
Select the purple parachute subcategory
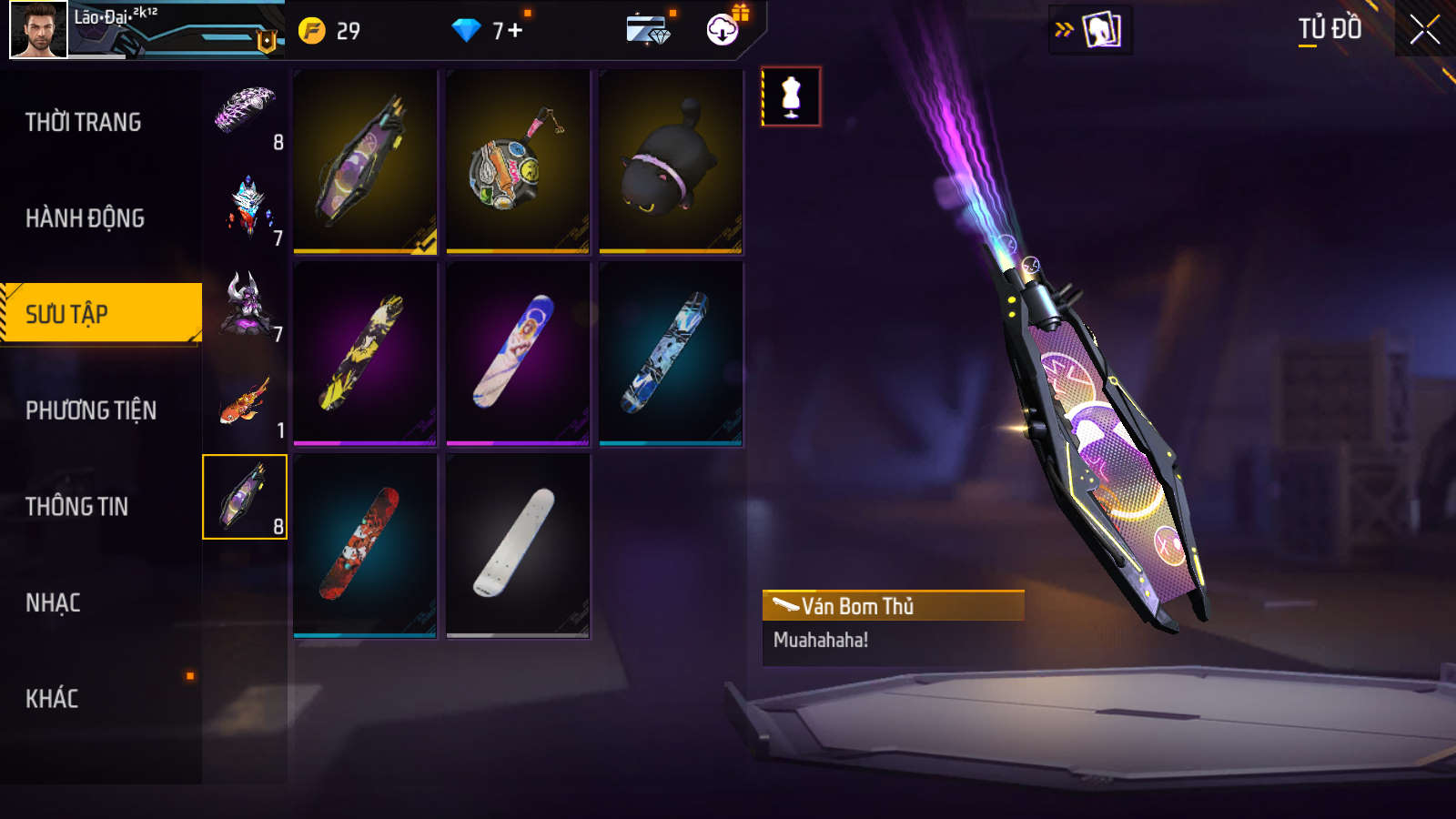[x=245, y=112]
